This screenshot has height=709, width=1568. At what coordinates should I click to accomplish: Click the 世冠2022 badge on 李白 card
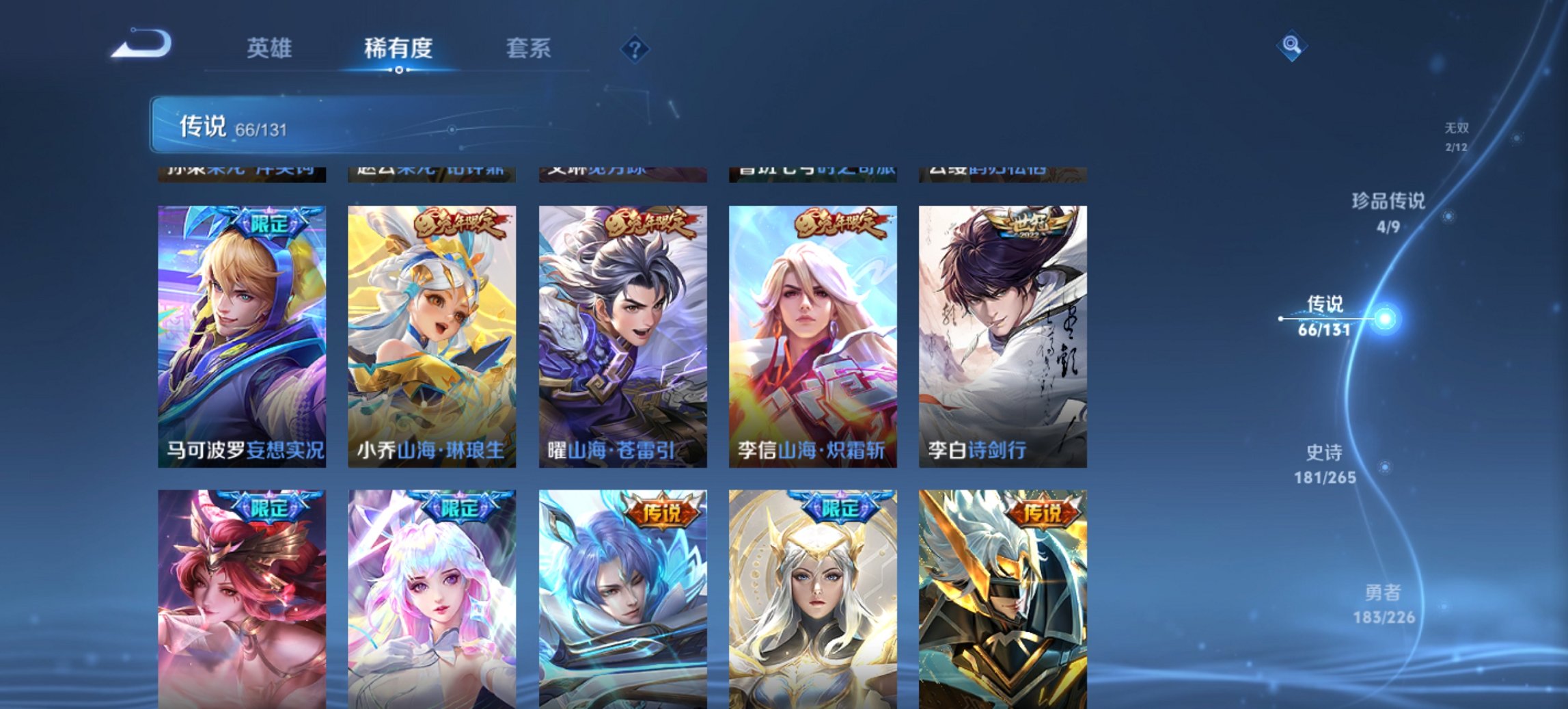pos(1021,221)
